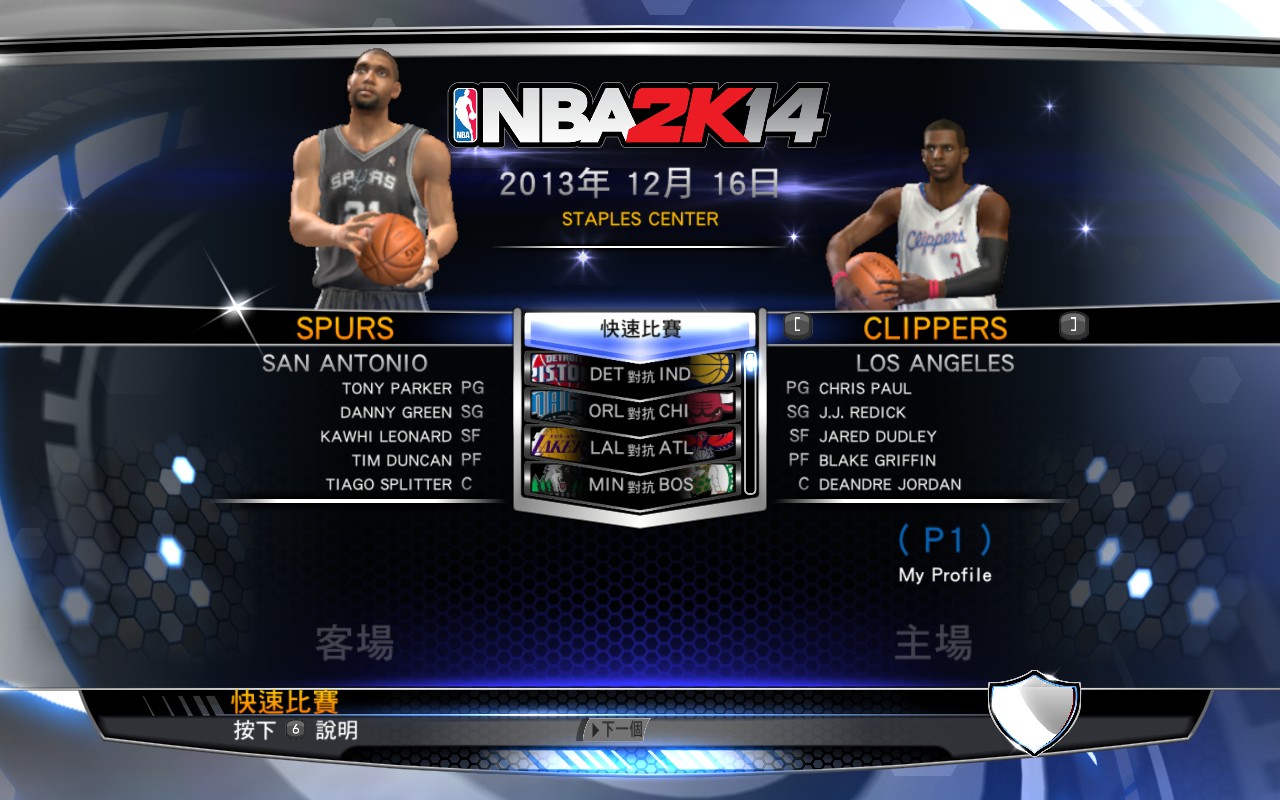Click the 下一個 next button
Viewport: 1280px width, 800px height.
(614, 730)
